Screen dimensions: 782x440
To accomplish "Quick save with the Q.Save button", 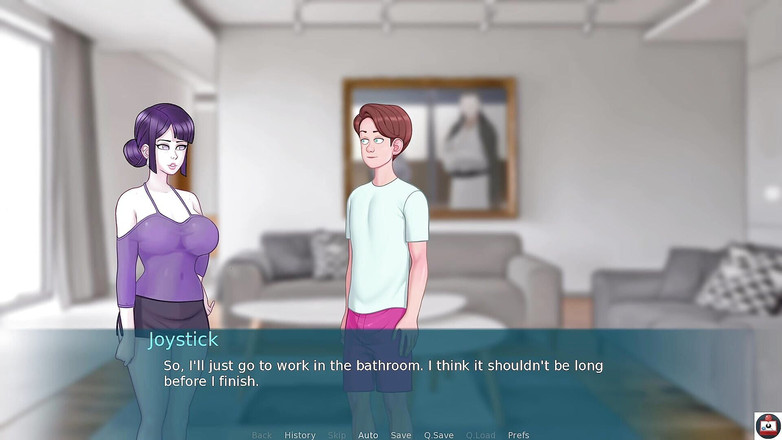I will click(439, 435).
